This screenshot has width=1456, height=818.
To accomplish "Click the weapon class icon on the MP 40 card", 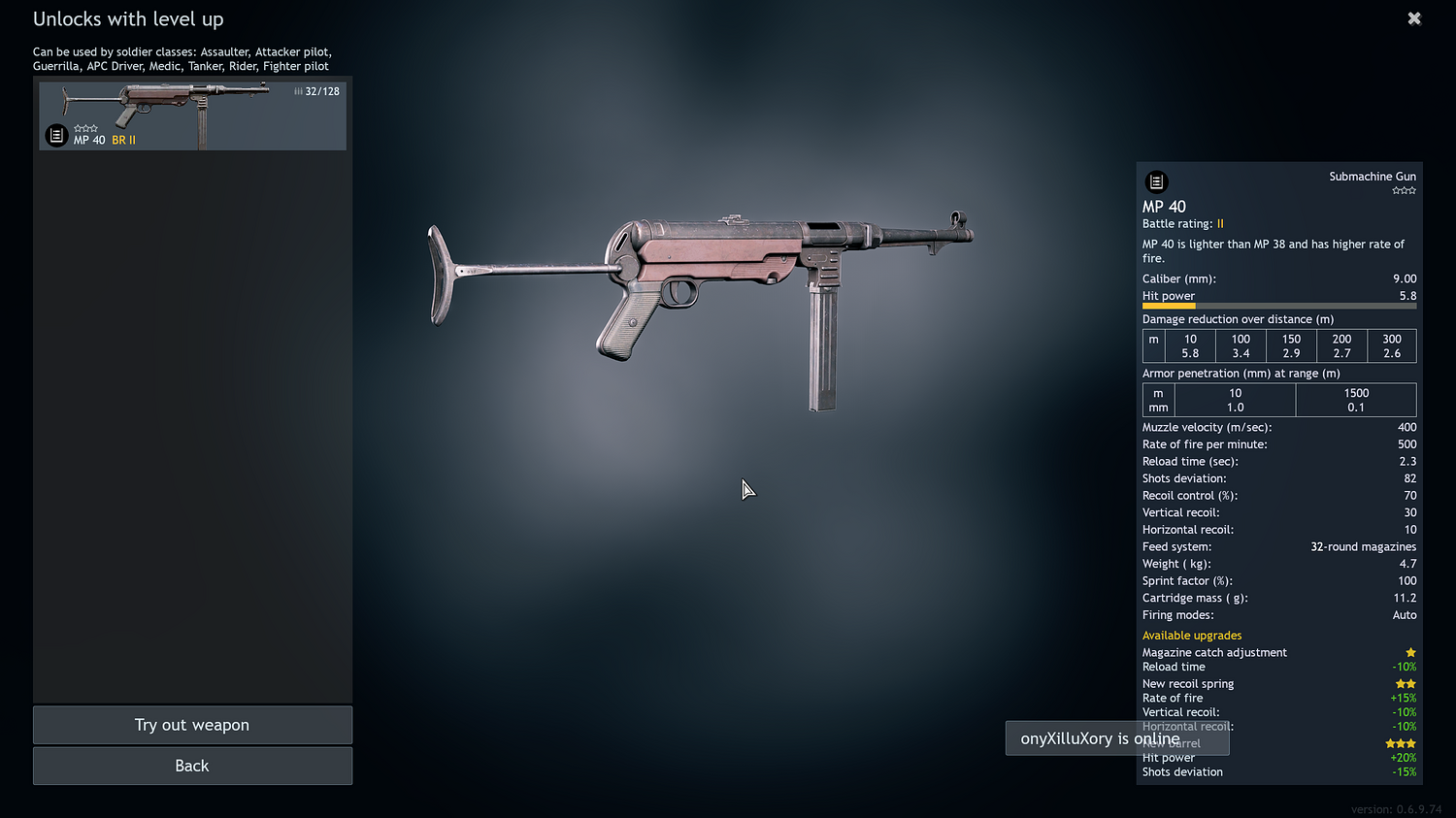I will click(x=55, y=135).
